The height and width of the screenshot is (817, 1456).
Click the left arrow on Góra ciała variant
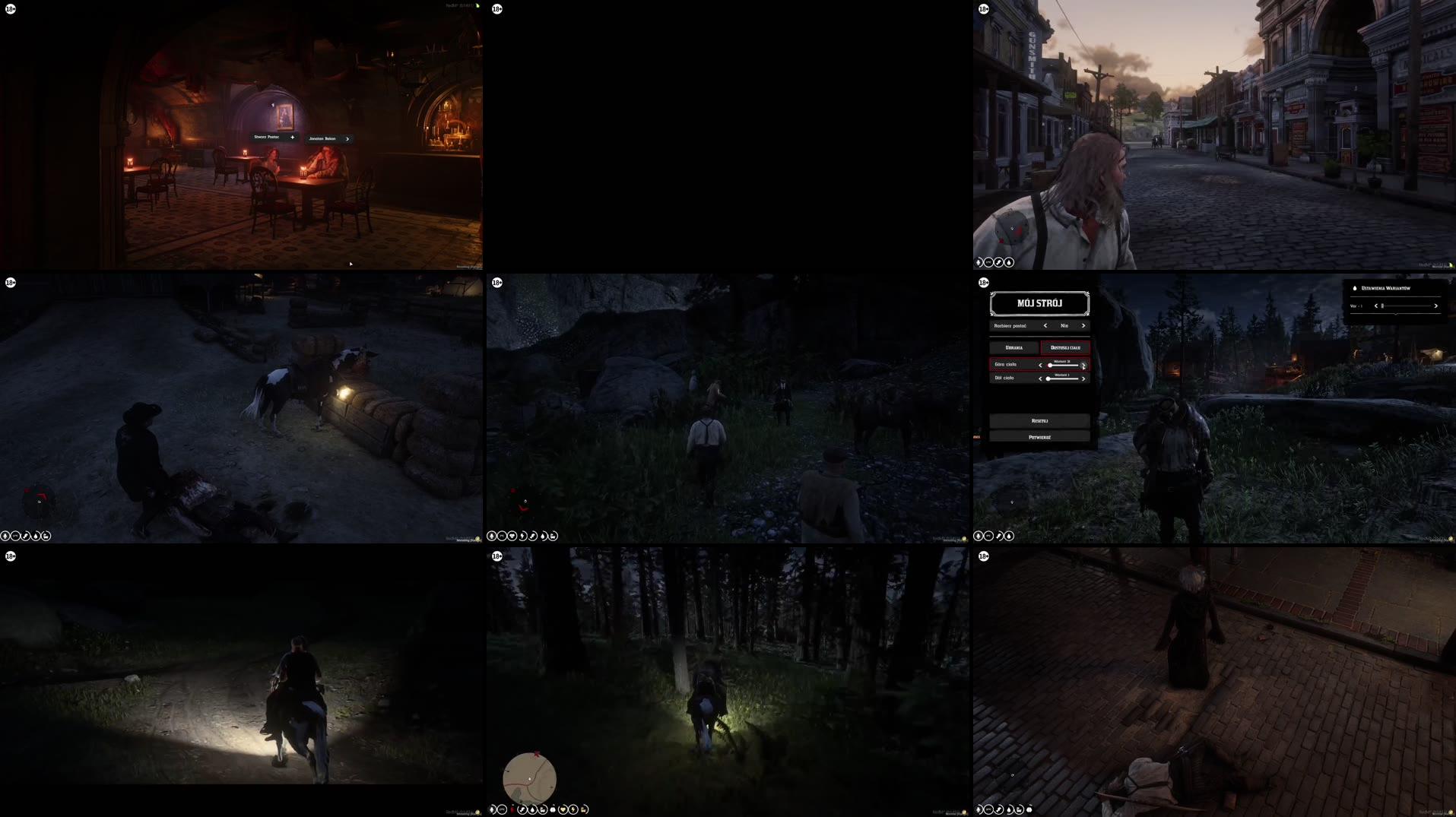[1040, 366]
